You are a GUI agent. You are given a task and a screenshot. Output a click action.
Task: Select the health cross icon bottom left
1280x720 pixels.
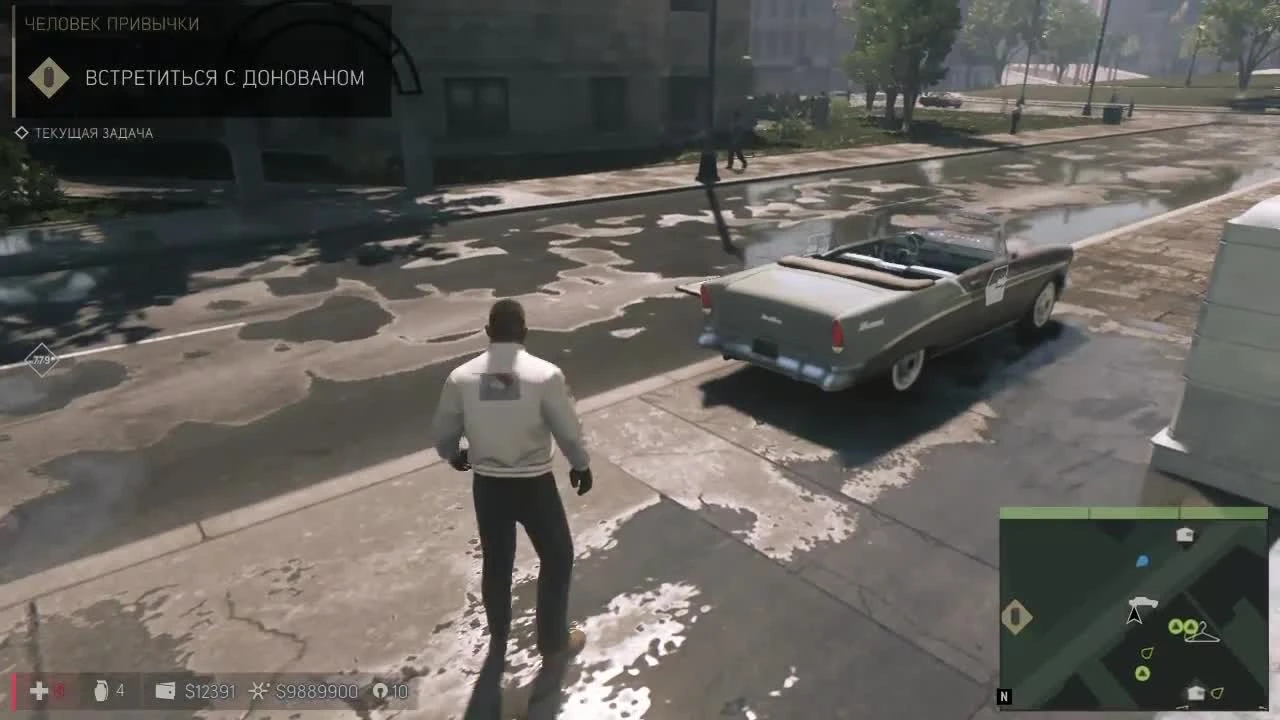pos(38,690)
